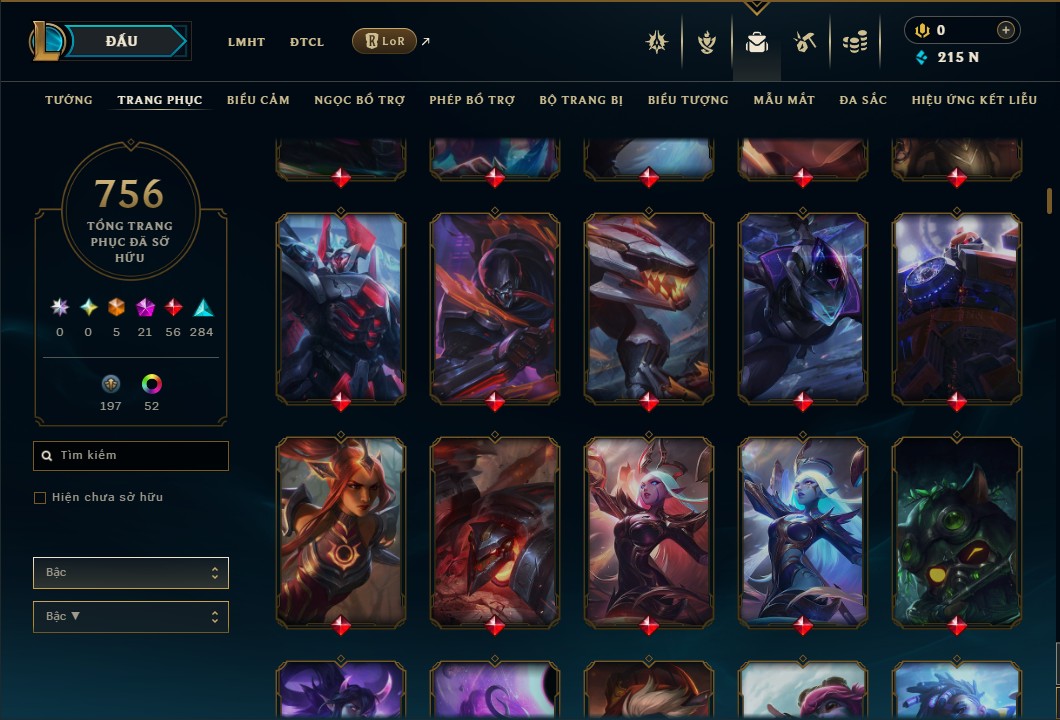Show the BỘ TRANG BỊ tab
Screen dimensions: 1060x720
click(581, 100)
